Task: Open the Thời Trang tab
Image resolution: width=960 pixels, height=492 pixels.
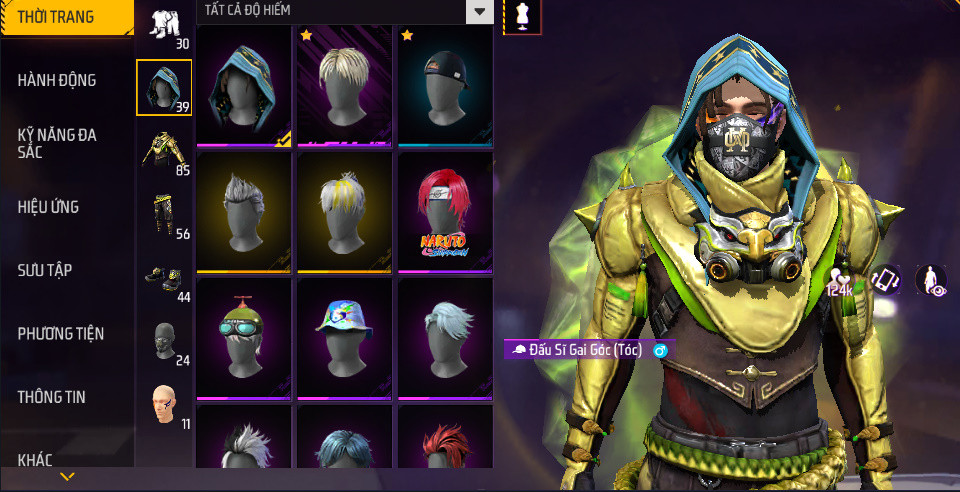Action: point(56,17)
